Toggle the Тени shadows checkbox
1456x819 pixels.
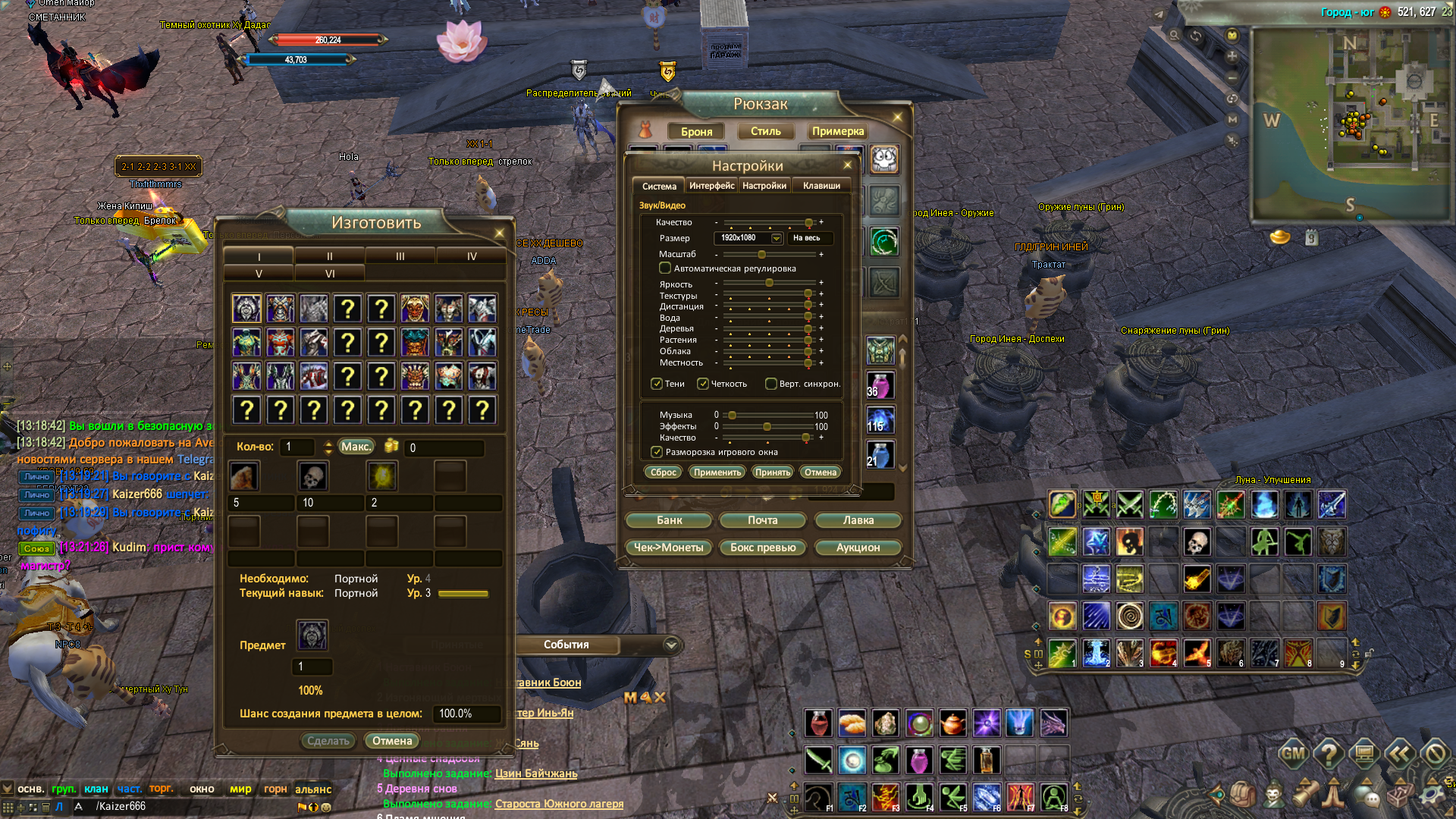tap(657, 384)
